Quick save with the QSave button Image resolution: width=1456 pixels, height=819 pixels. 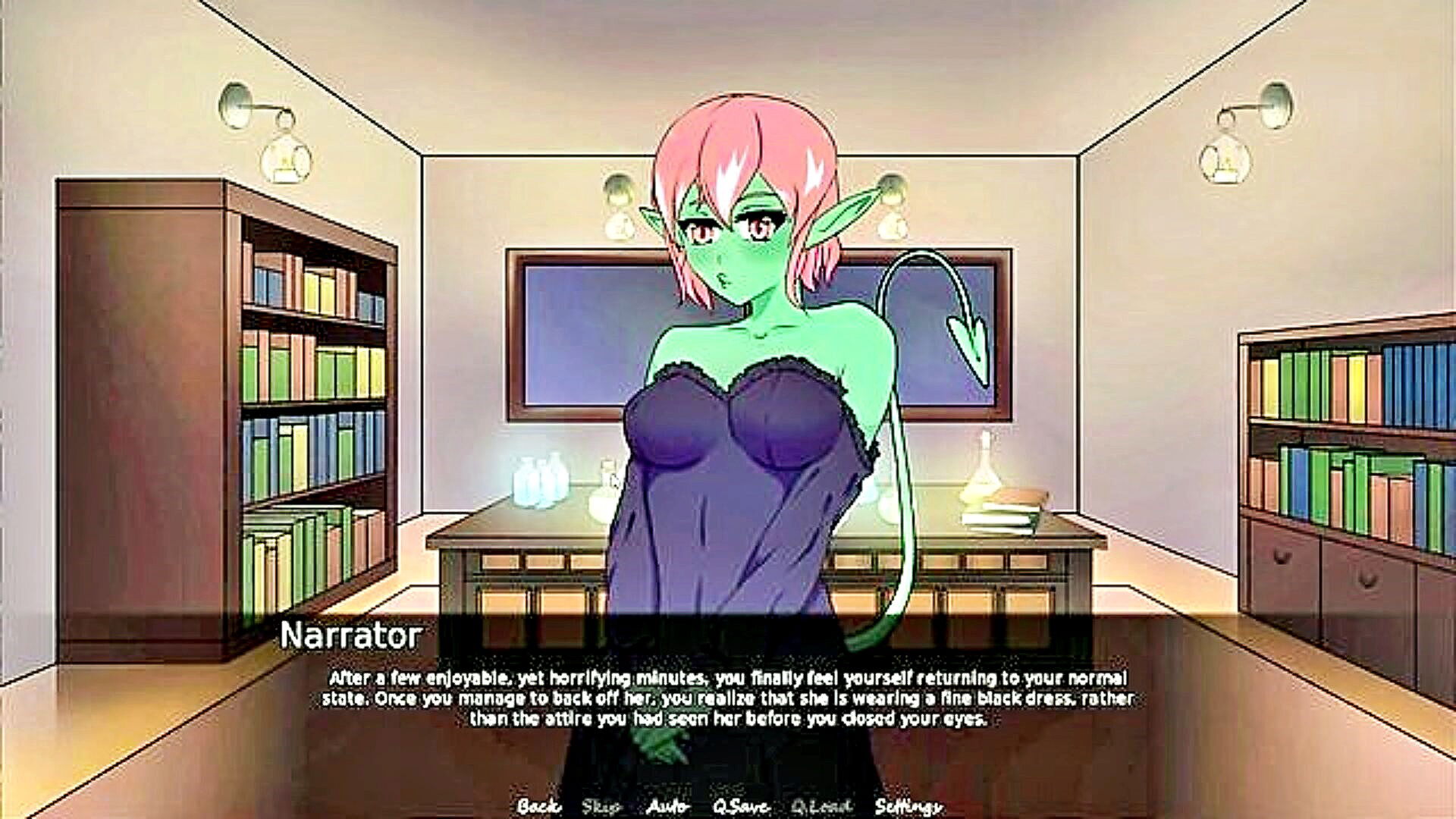tap(741, 806)
